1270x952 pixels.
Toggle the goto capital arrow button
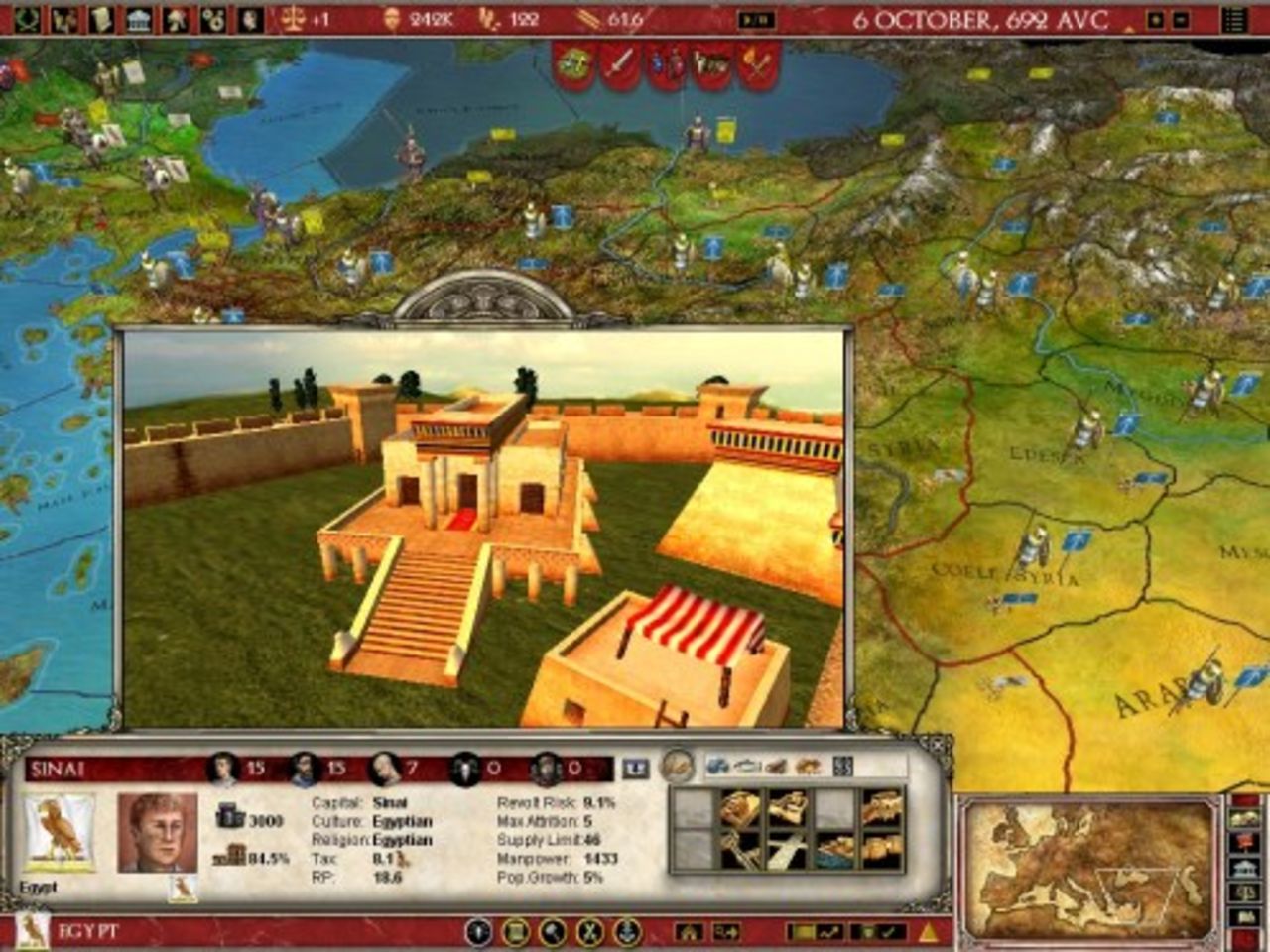coord(727,932)
